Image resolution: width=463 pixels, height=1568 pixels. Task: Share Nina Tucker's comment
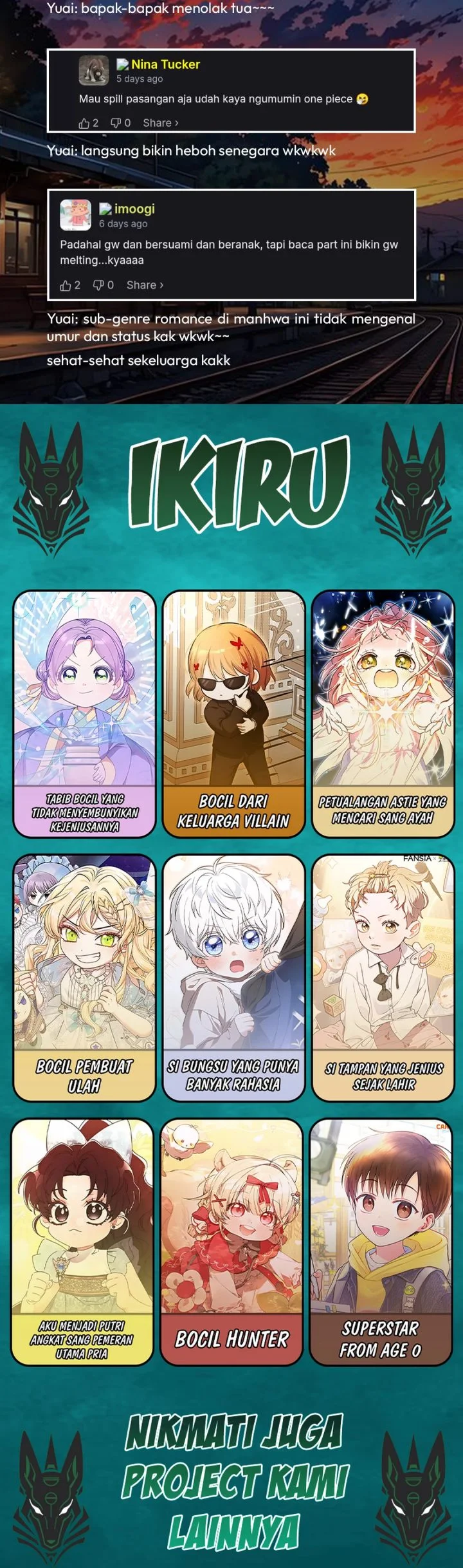click(x=160, y=123)
